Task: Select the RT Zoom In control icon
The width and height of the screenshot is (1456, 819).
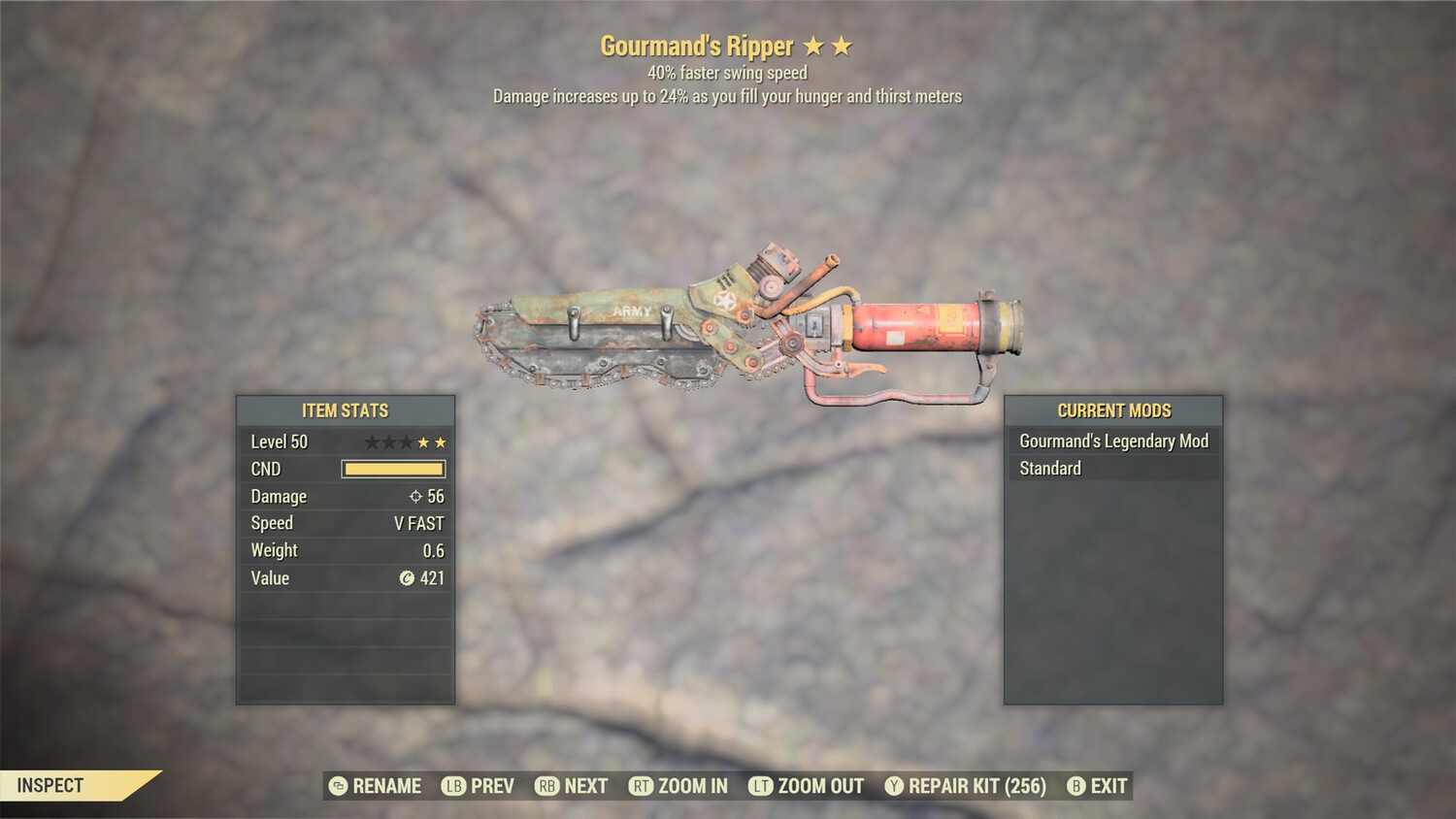Action: [x=642, y=786]
